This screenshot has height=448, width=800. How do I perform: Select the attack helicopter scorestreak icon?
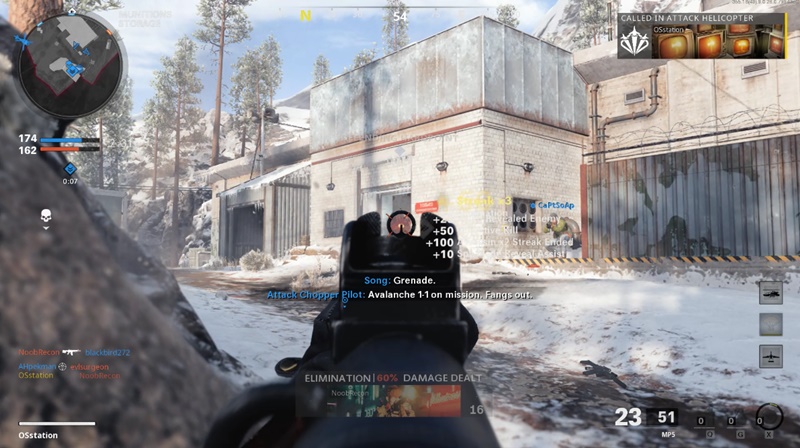click(770, 292)
